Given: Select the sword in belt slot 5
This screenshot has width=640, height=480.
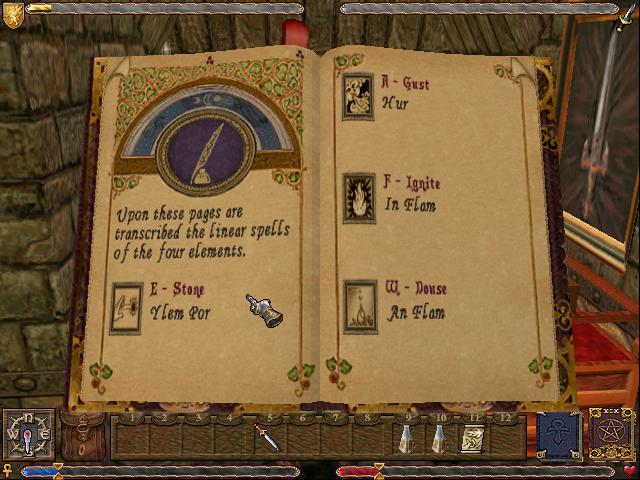Looking at the screenshot, I should click(266, 438).
